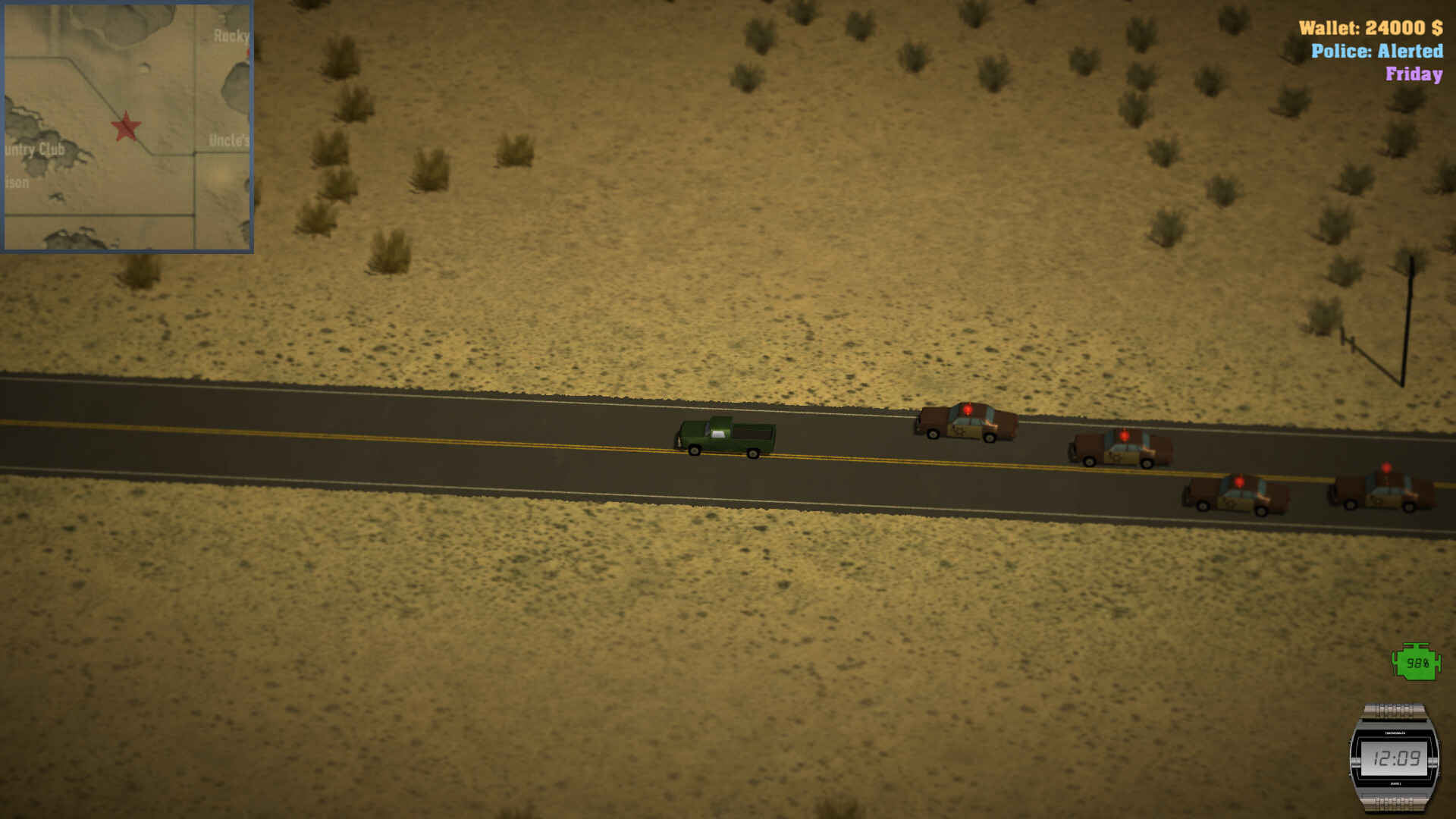
Task: Click the Friday day indicator
Action: pyautogui.click(x=1414, y=75)
